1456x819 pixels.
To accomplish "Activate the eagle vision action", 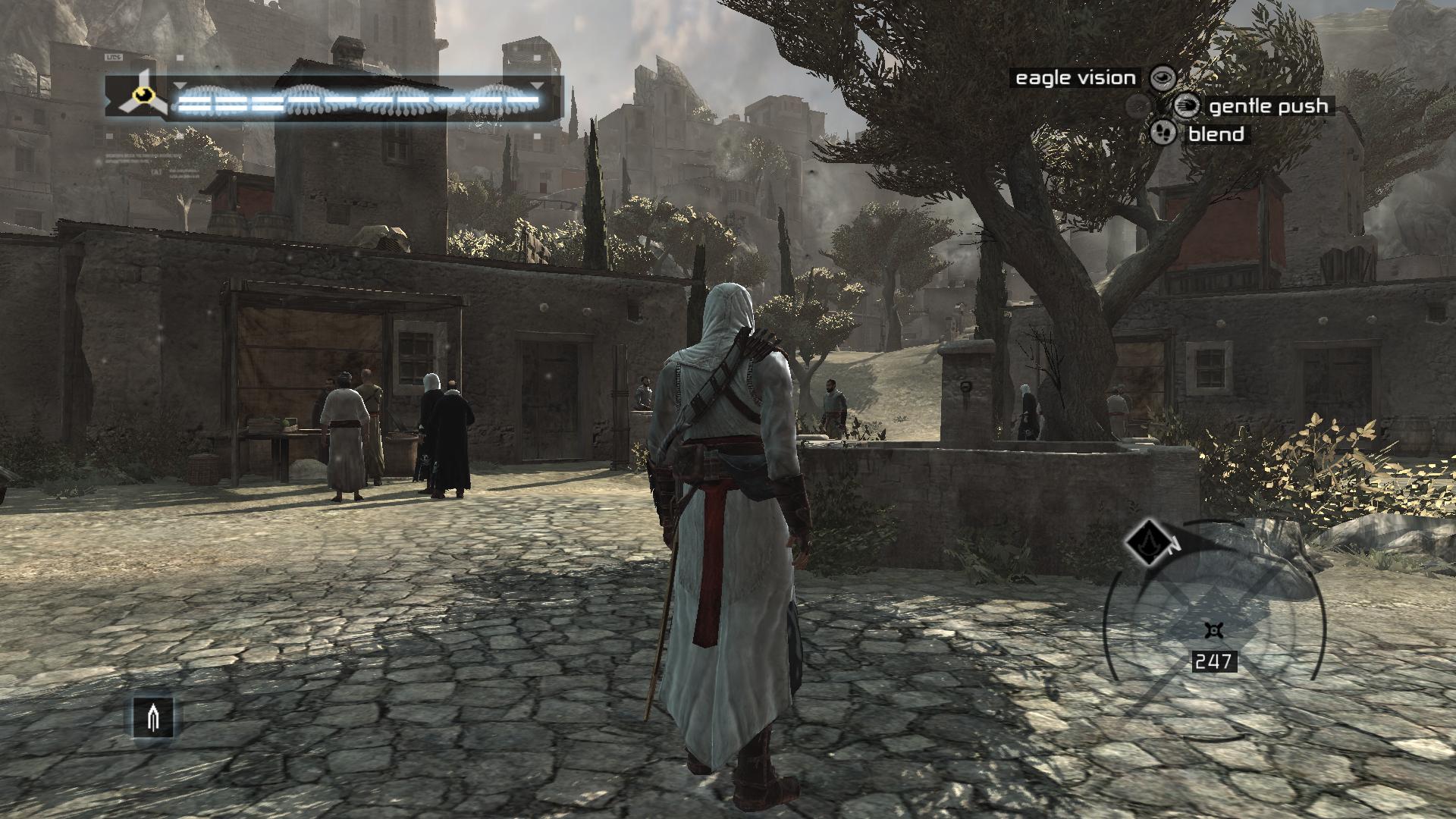I will (1163, 77).
